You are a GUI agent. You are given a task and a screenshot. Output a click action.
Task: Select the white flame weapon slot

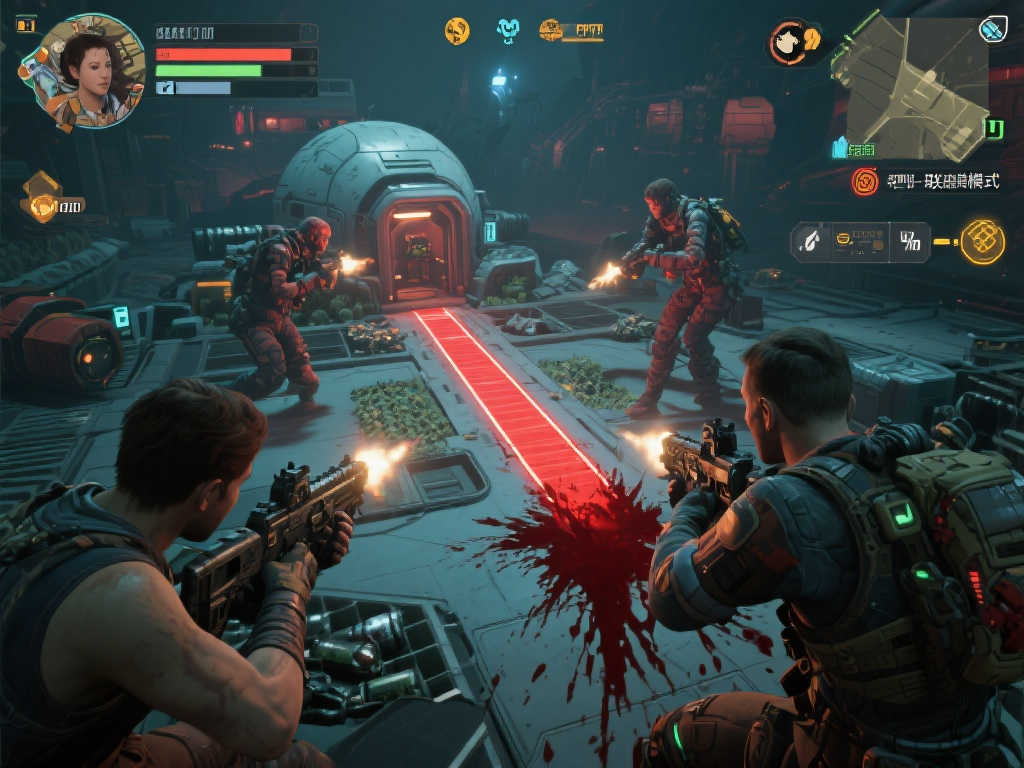click(808, 241)
